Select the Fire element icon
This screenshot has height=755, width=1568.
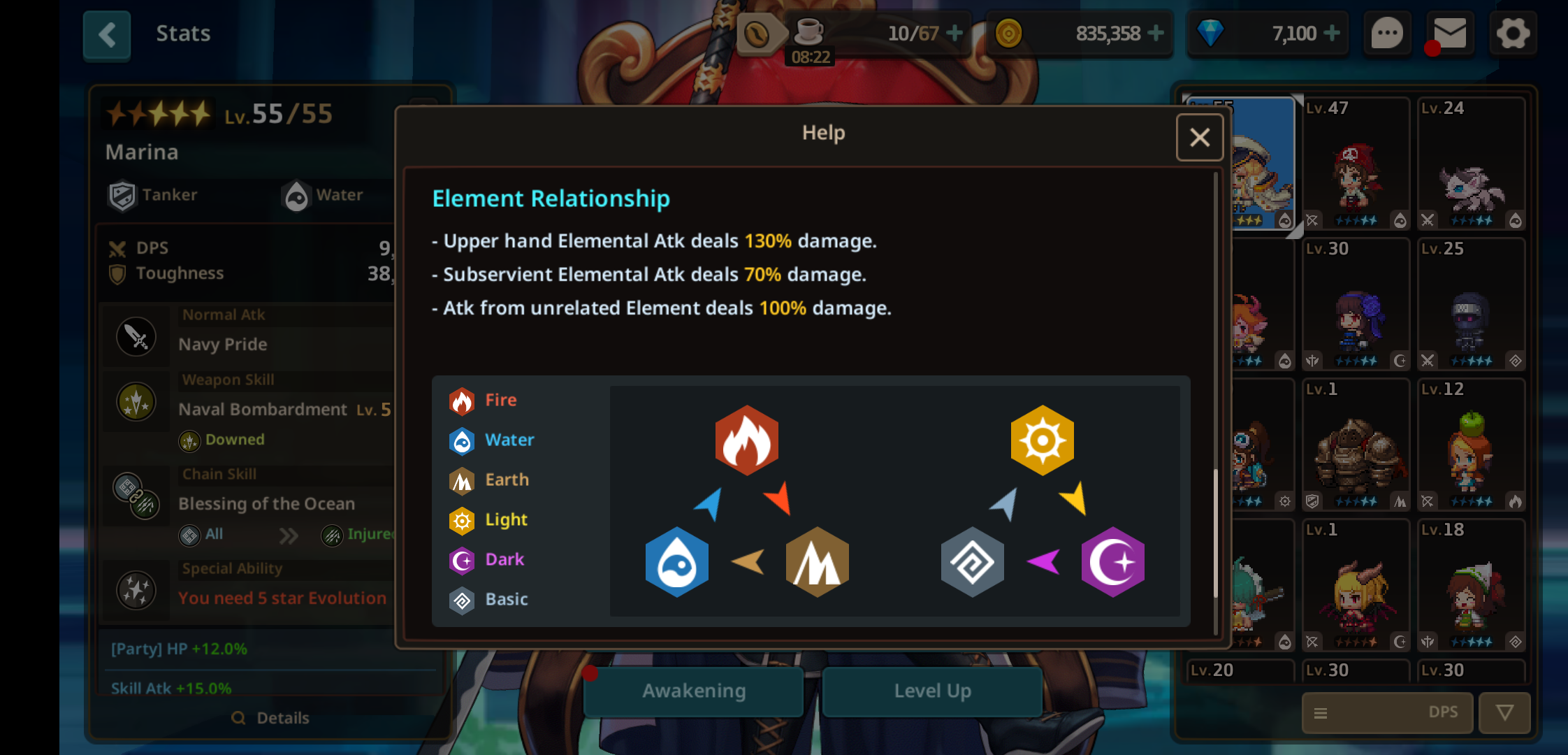461,399
